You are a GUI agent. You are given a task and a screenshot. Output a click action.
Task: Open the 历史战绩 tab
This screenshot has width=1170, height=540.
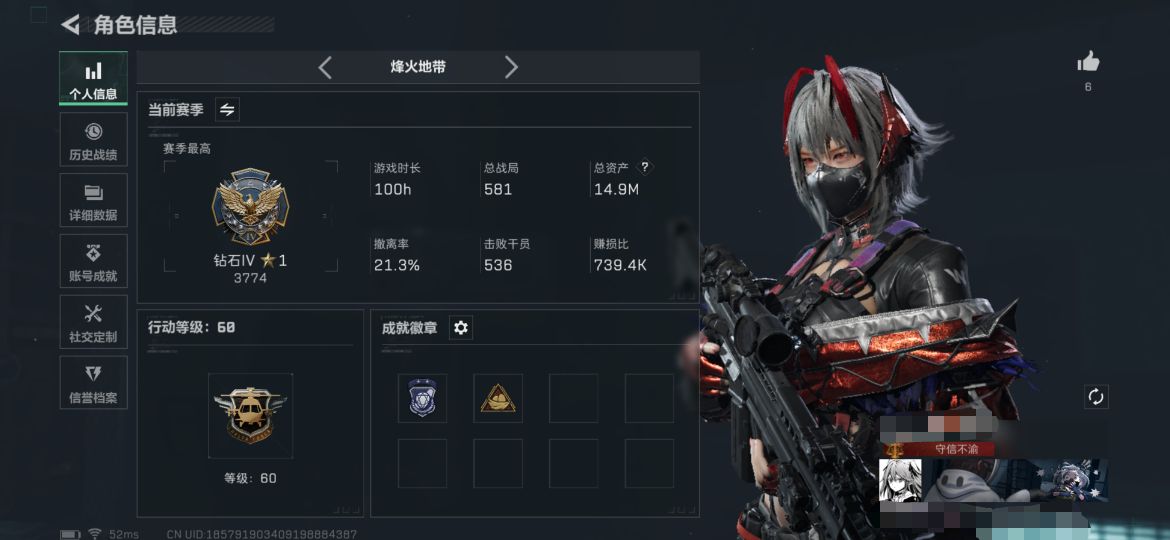tap(93, 140)
